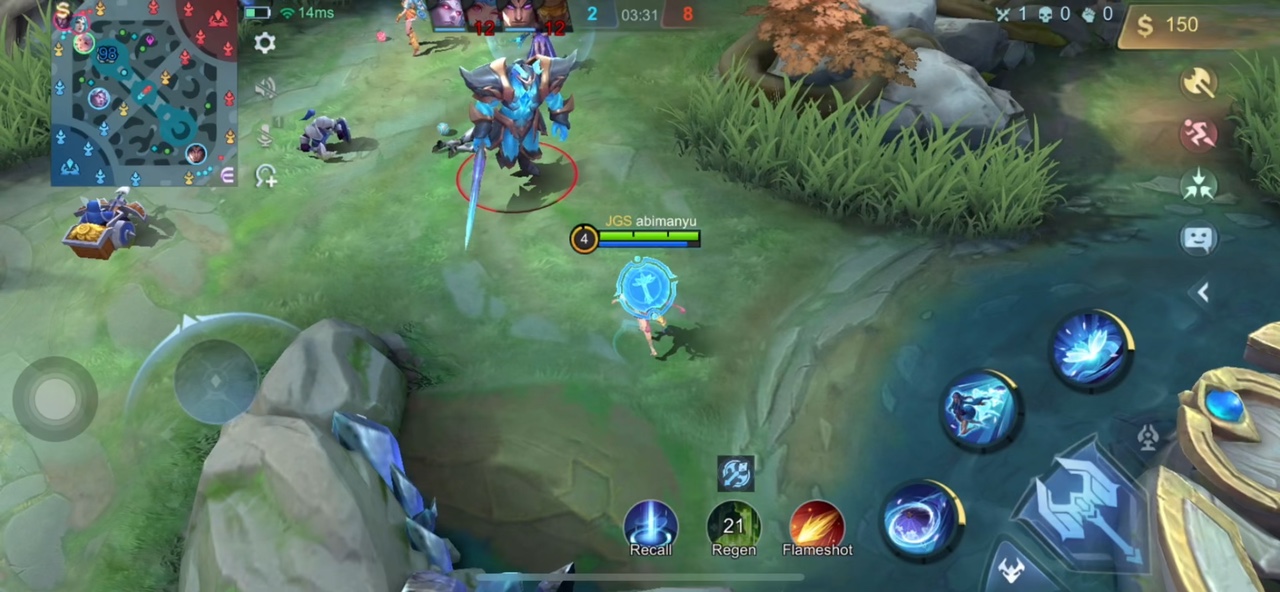Open the settings gear menu

point(265,43)
